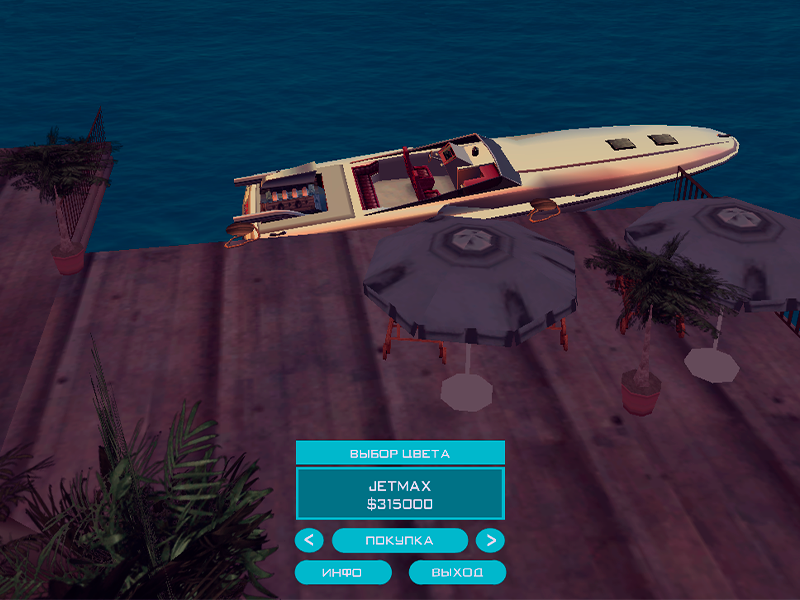Image resolution: width=800 pixels, height=600 pixels.
Task: Open the ИНФО information panel
Action: (x=342, y=573)
